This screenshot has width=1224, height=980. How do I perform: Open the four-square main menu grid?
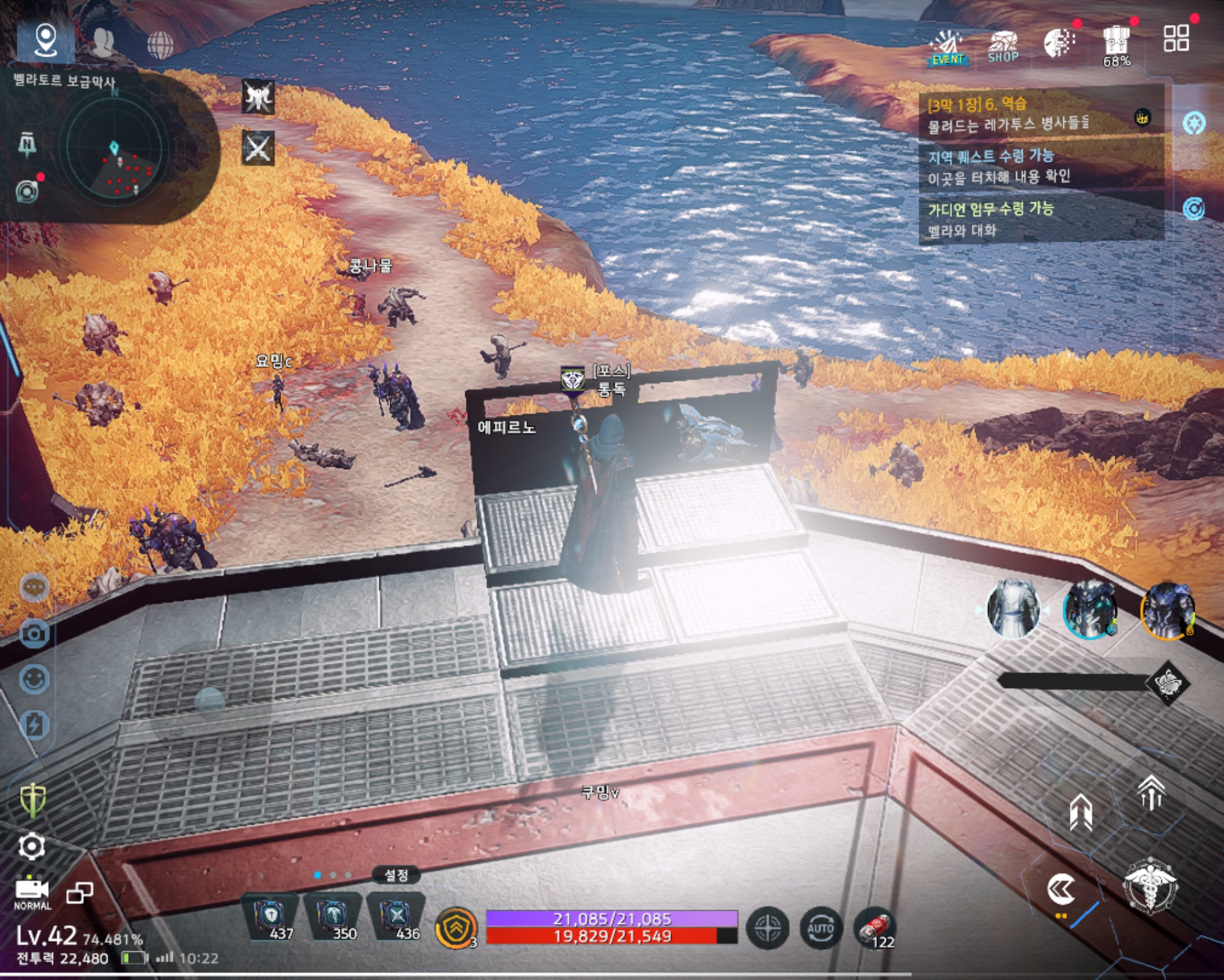pos(1176,39)
